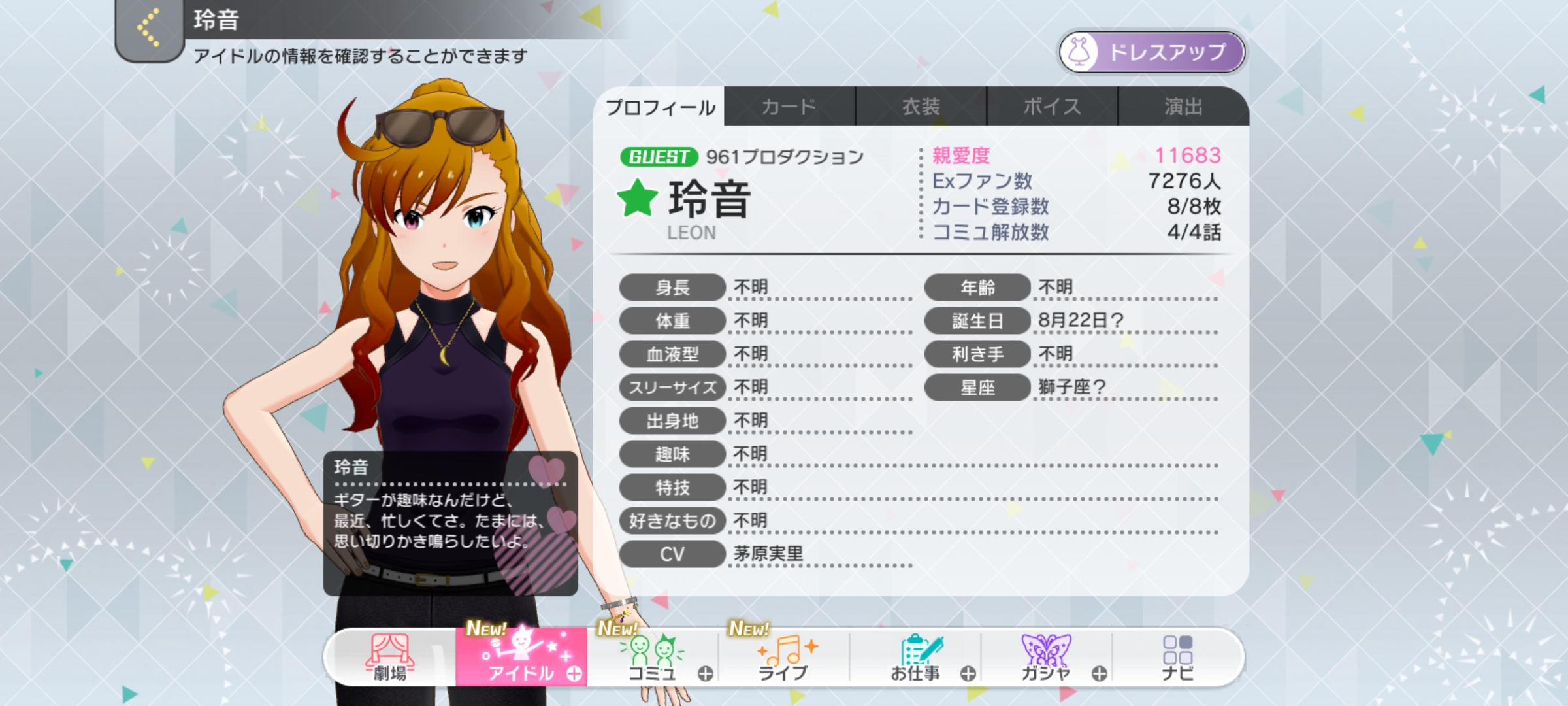Open お仕事 jobs menu entry
The height and width of the screenshot is (706, 1568).
pos(916,658)
